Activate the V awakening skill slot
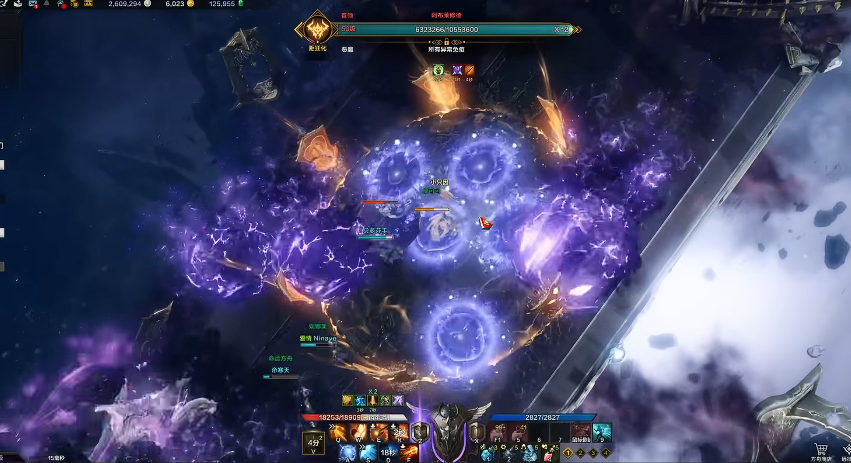Viewport: 851px width, 463px height. pos(312,442)
